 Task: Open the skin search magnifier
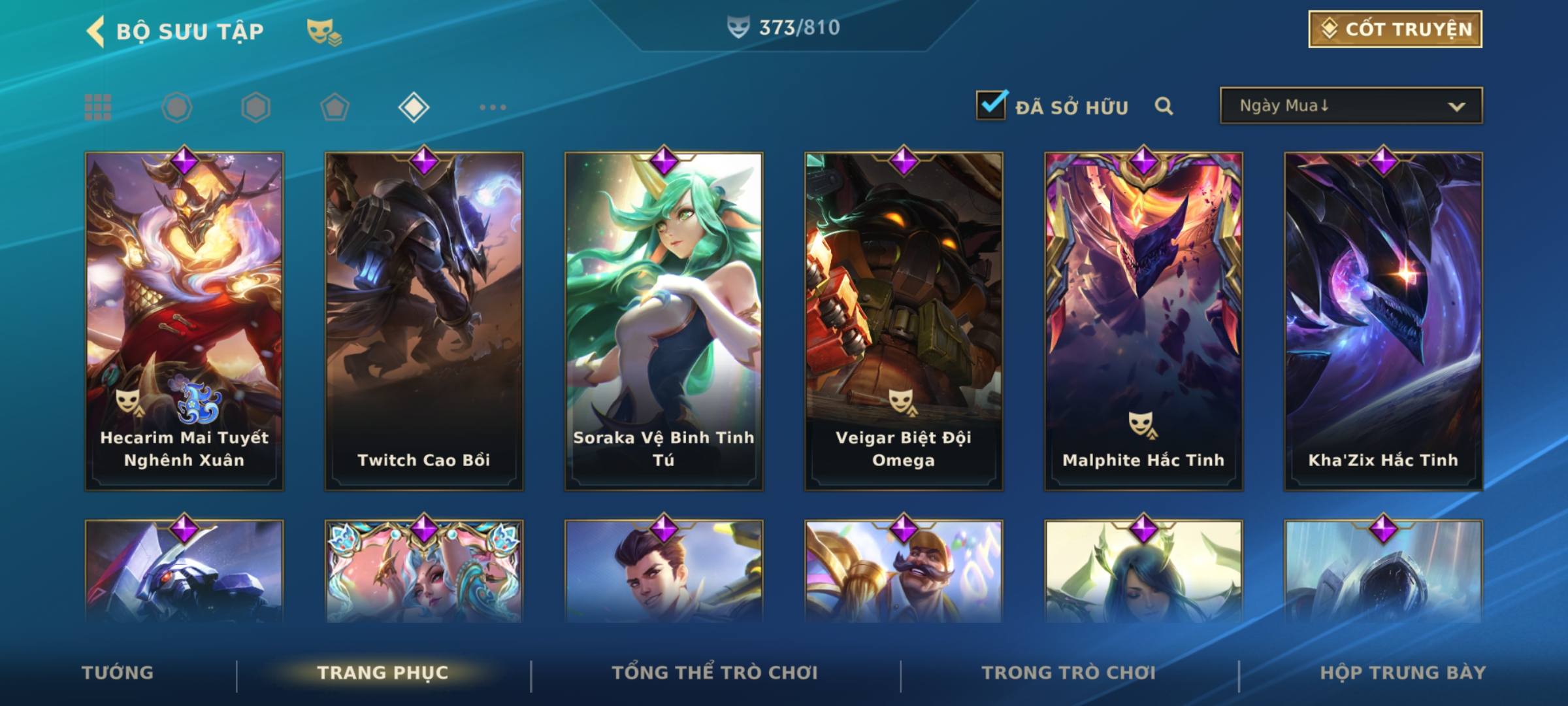click(x=1164, y=106)
